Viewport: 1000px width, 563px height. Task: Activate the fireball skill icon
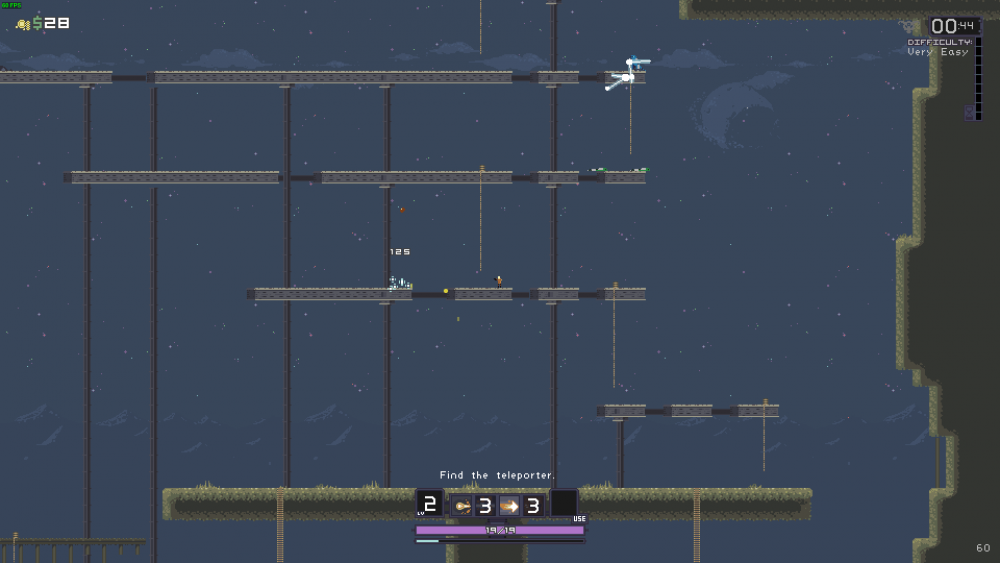tap(463, 506)
